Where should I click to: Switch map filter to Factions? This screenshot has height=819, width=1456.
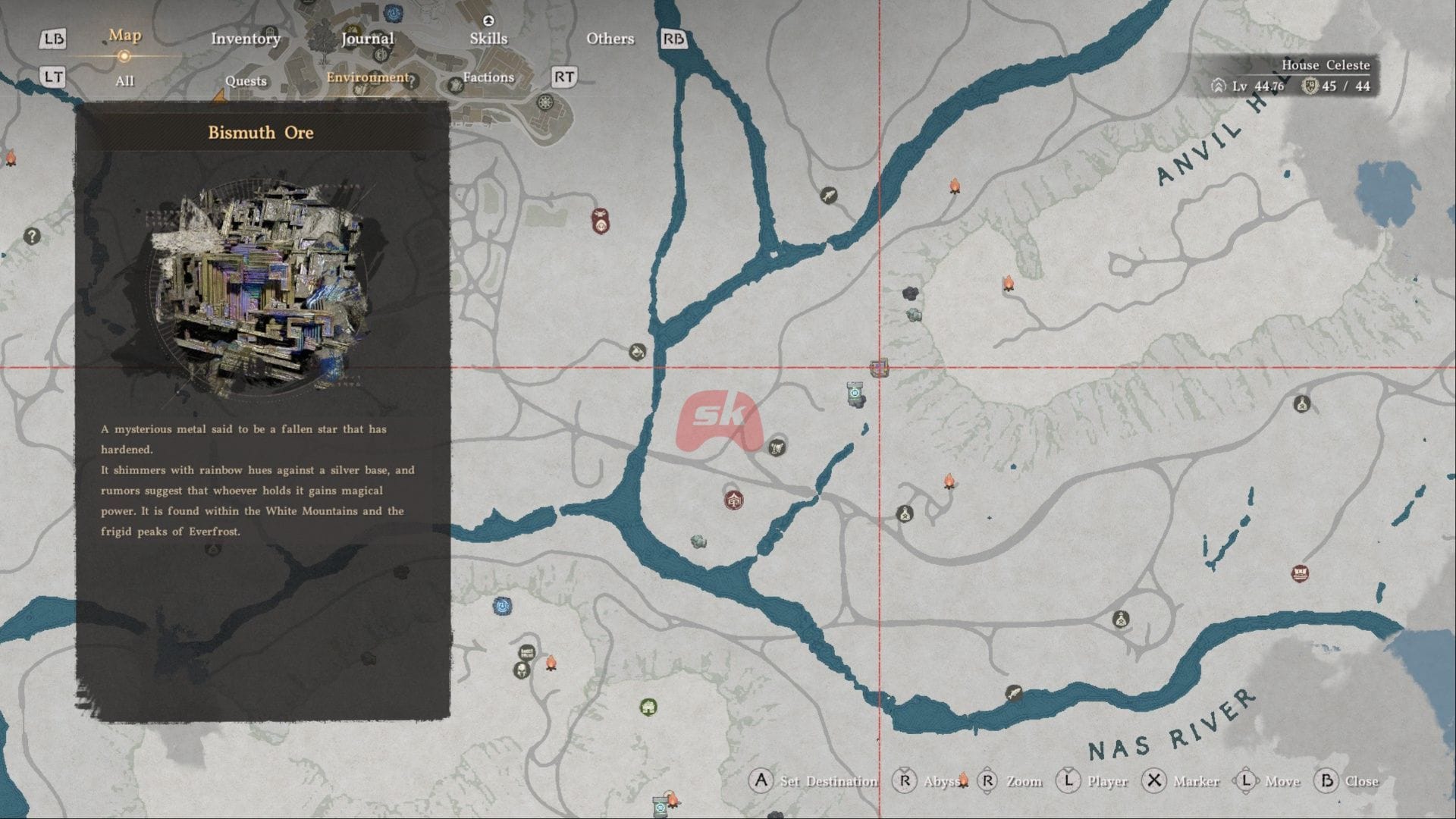488,77
